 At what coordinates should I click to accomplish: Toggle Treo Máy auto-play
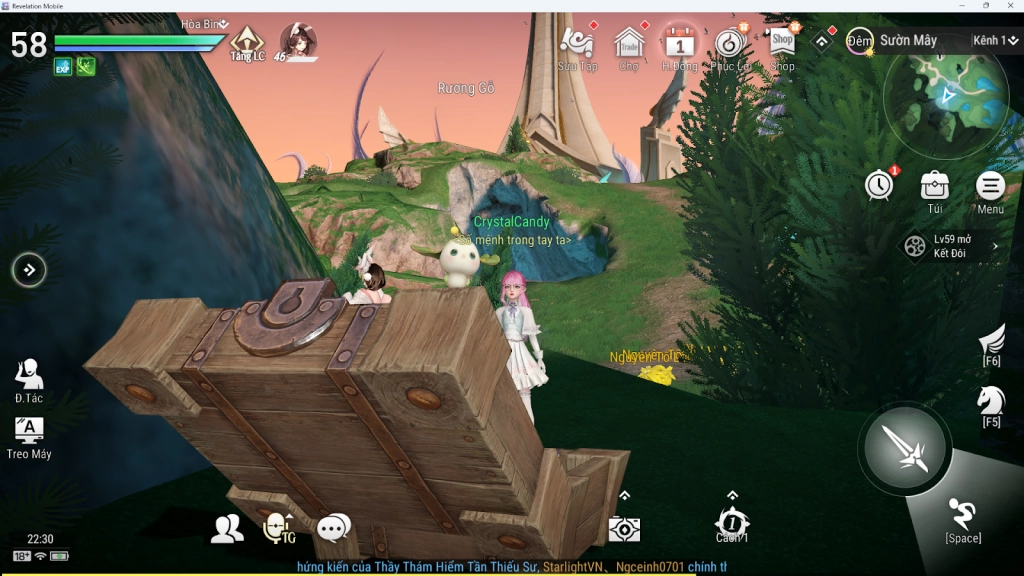coord(29,436)
